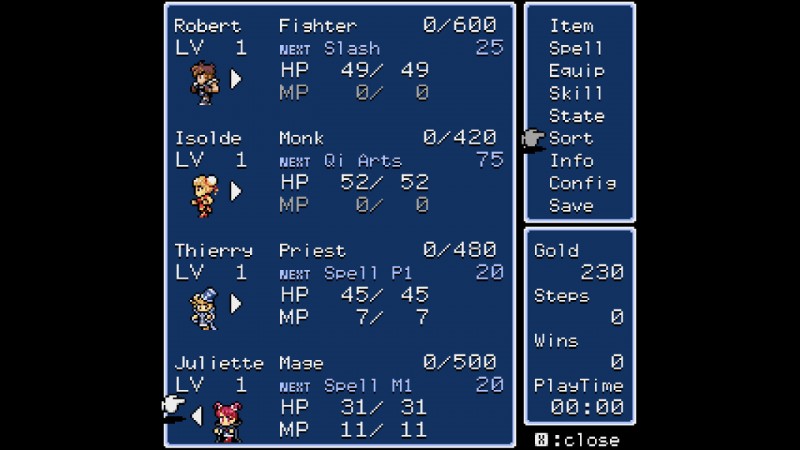Open the Skill menu
The height and width of the screenshot is (450, 800).
(576, 93)
